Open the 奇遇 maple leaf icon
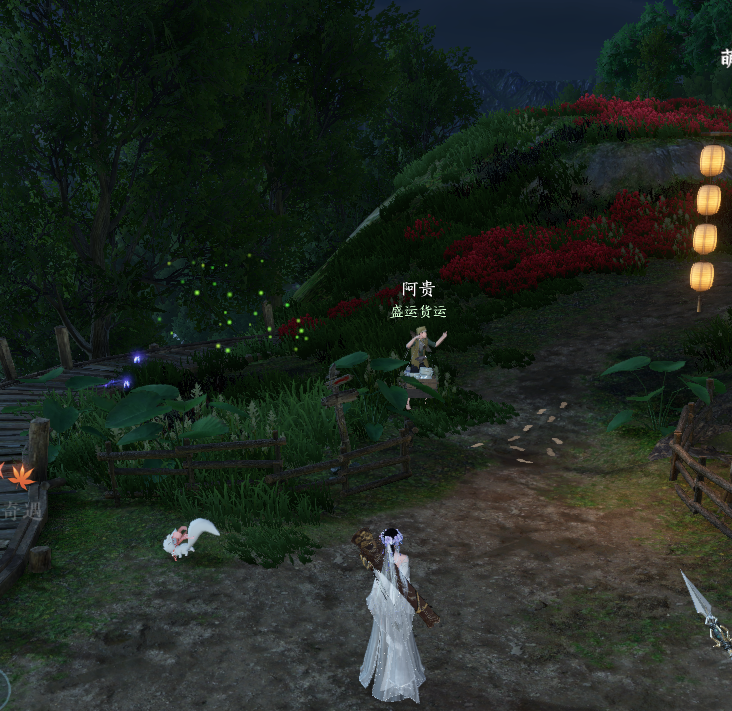Image resolution: width=732 pixels, height=711 pixels. coord(20,477)
